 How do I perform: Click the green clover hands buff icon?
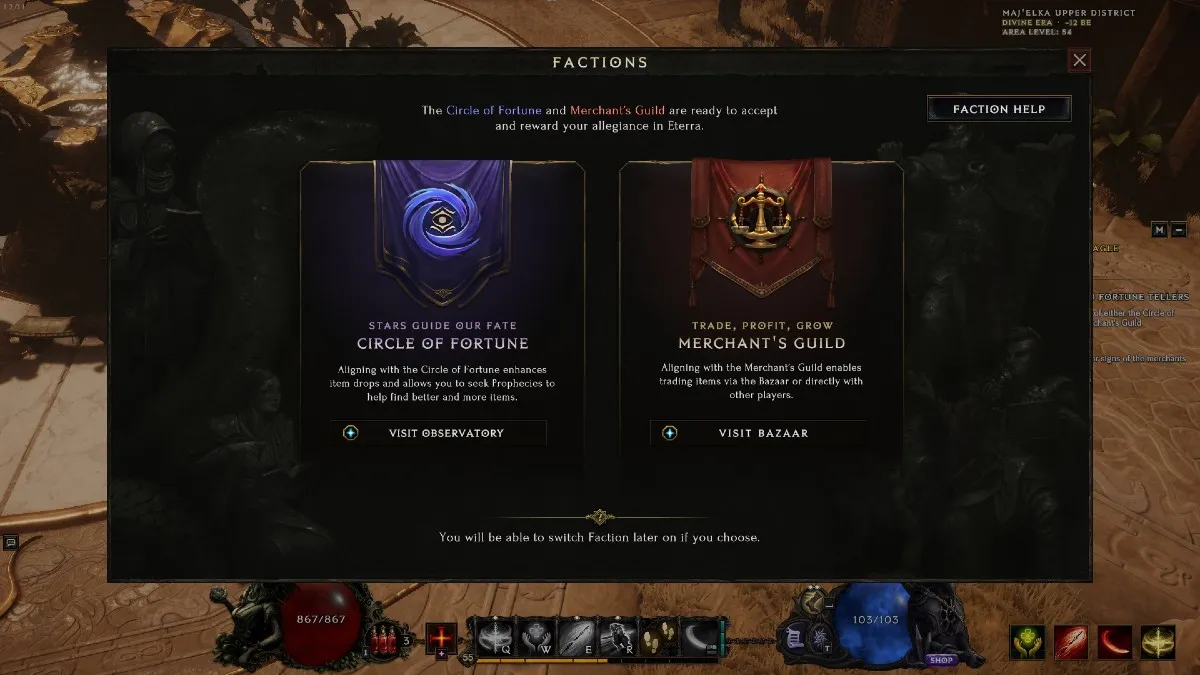coord(1027,642)
